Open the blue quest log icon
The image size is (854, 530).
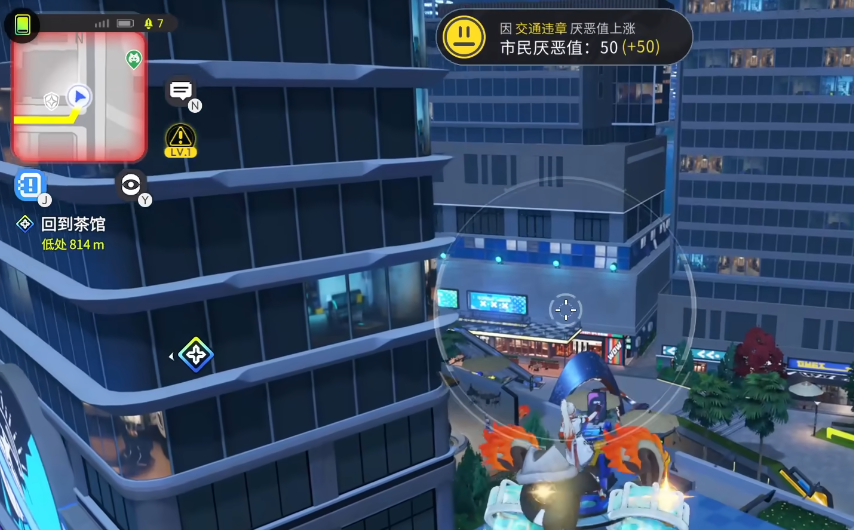pyautogui.click(x=30, y=184)
